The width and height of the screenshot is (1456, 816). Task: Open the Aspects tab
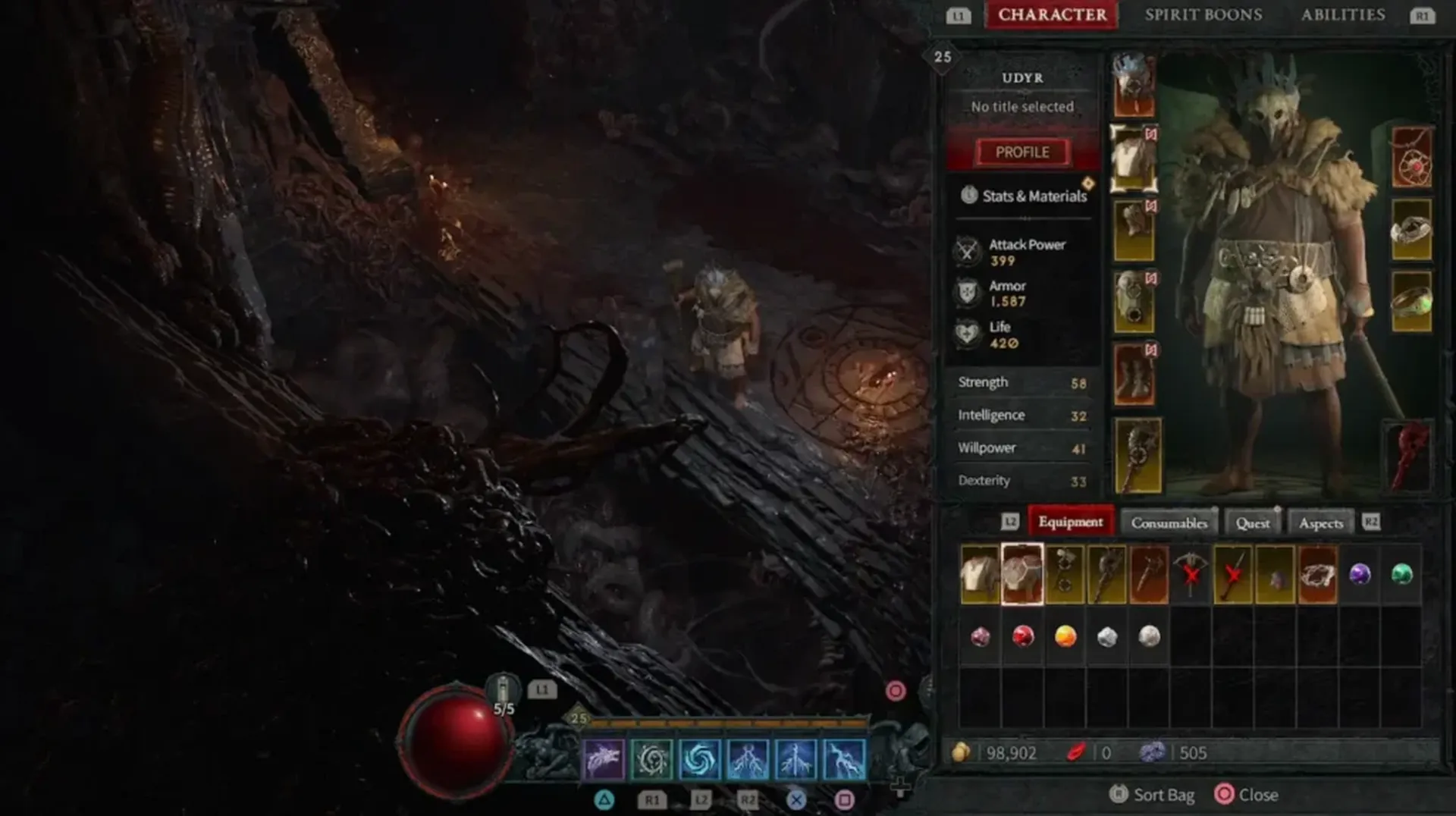click(1319, 523)
